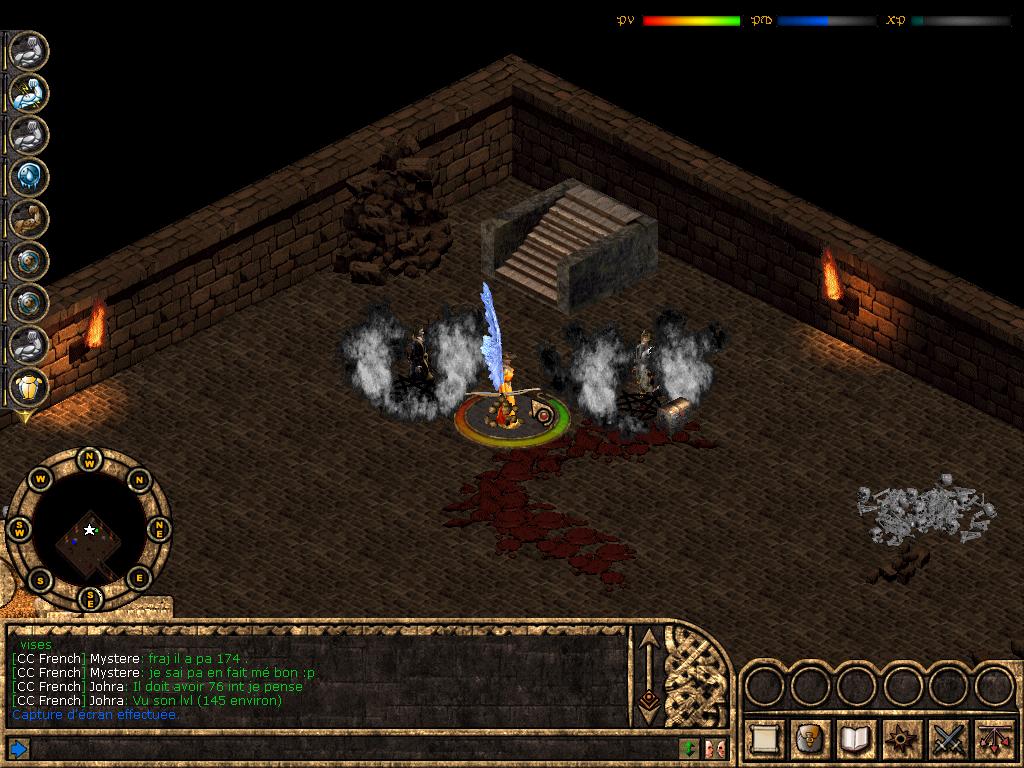This screenshot has height=768, width=1024.
Task: Select the NW direction on compass
Action: point(90,462)
